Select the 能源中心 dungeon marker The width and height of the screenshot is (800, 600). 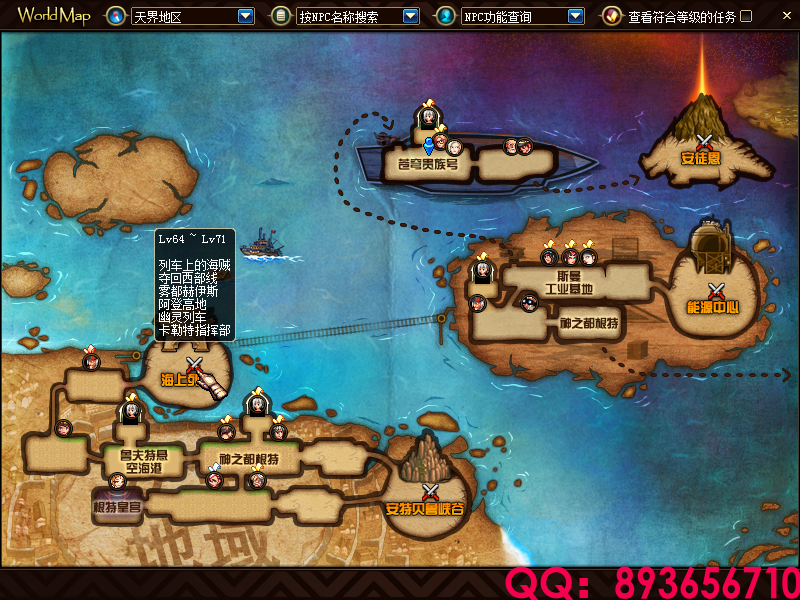pyautogui.click(x=715, y=292)
